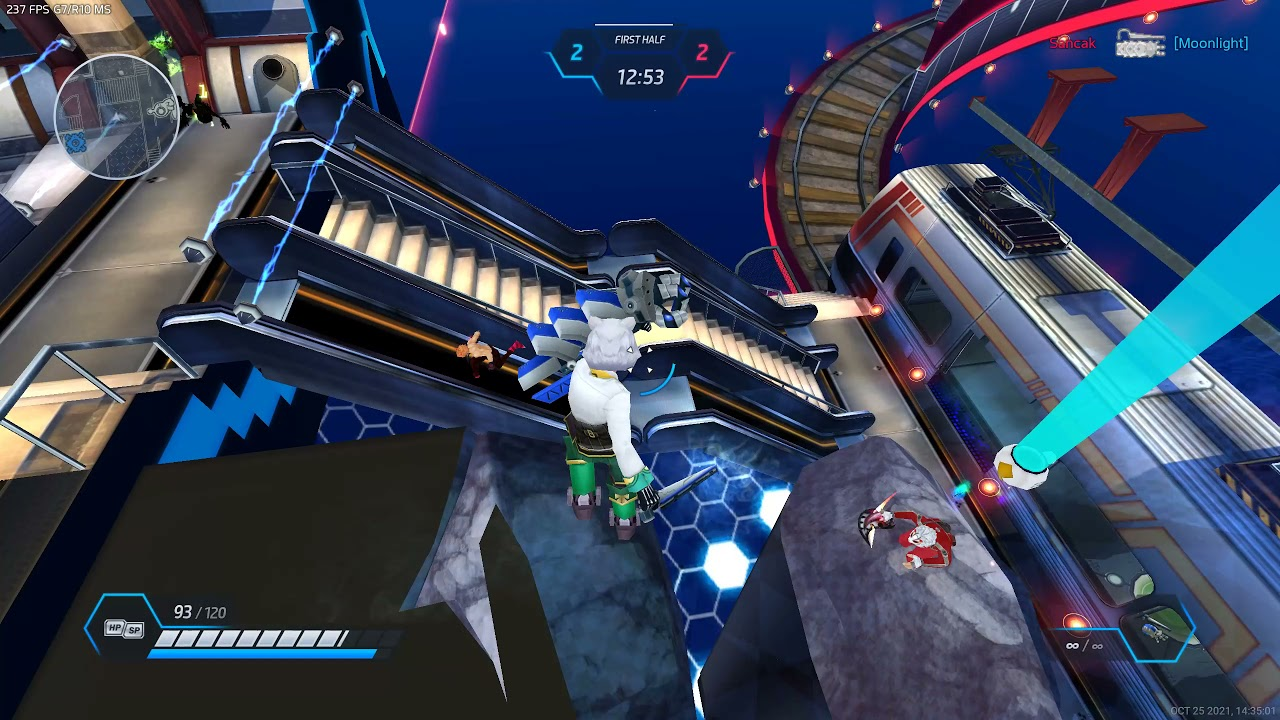The image size is (1280, 720).
Task: Click the circular minimap radar
Action: pos(116,116)
